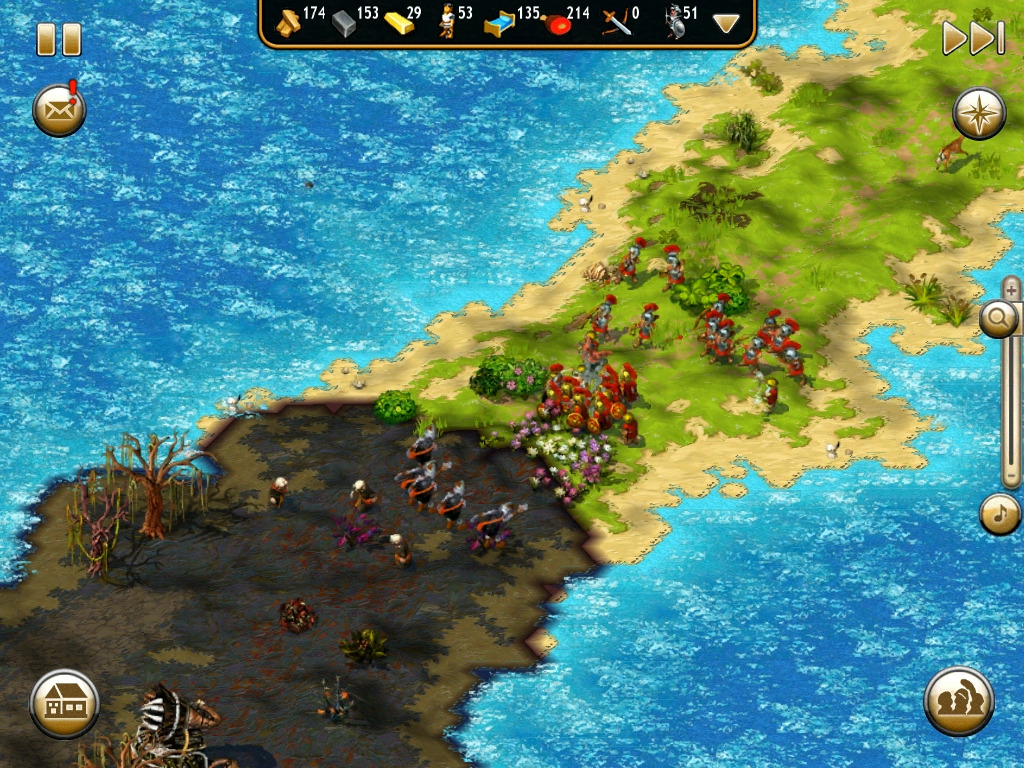Expand the resource bar dropdown arrow

point(726,23)
